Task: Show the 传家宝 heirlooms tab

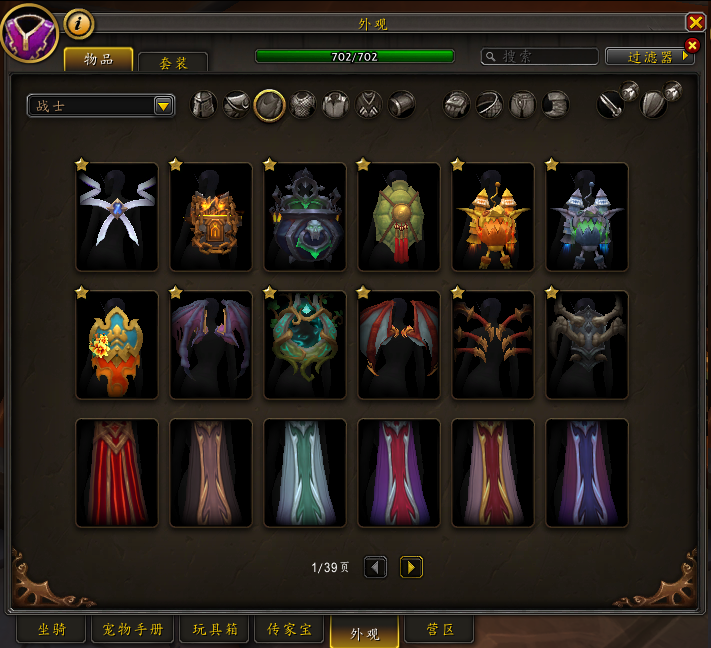Action: coord(290,630)
